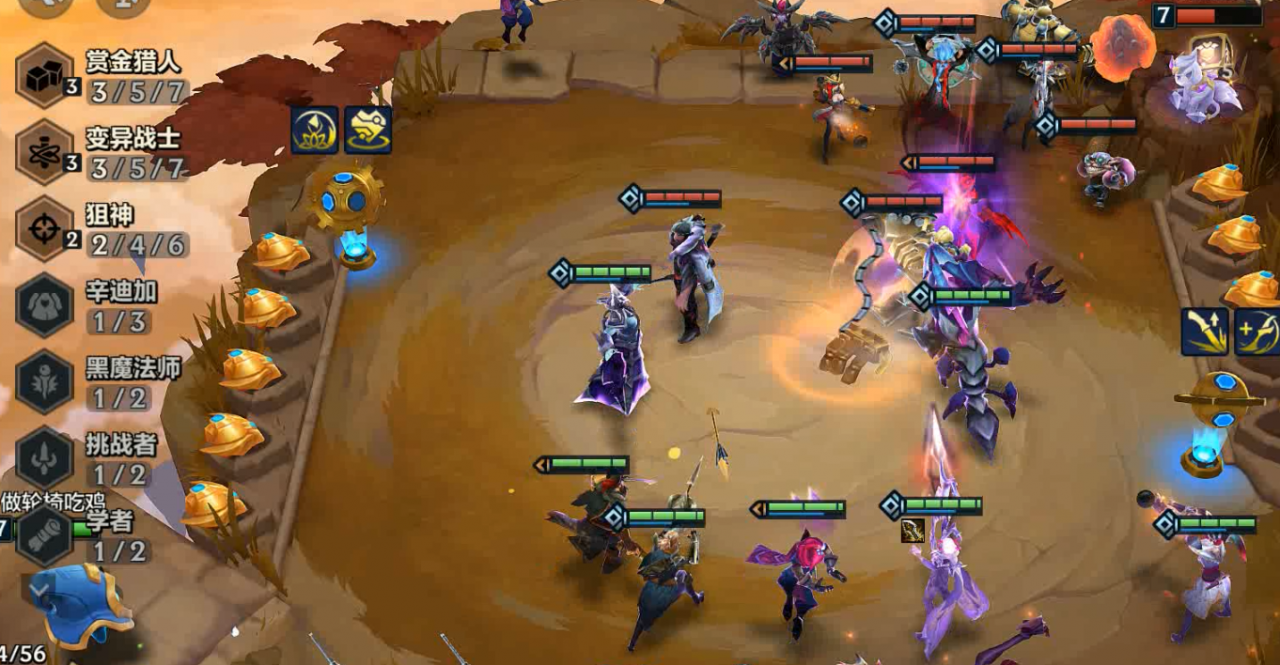1280x665 pixels.
Task: Select the 赏金猎人 trait entry
Action: click(45, 75)
